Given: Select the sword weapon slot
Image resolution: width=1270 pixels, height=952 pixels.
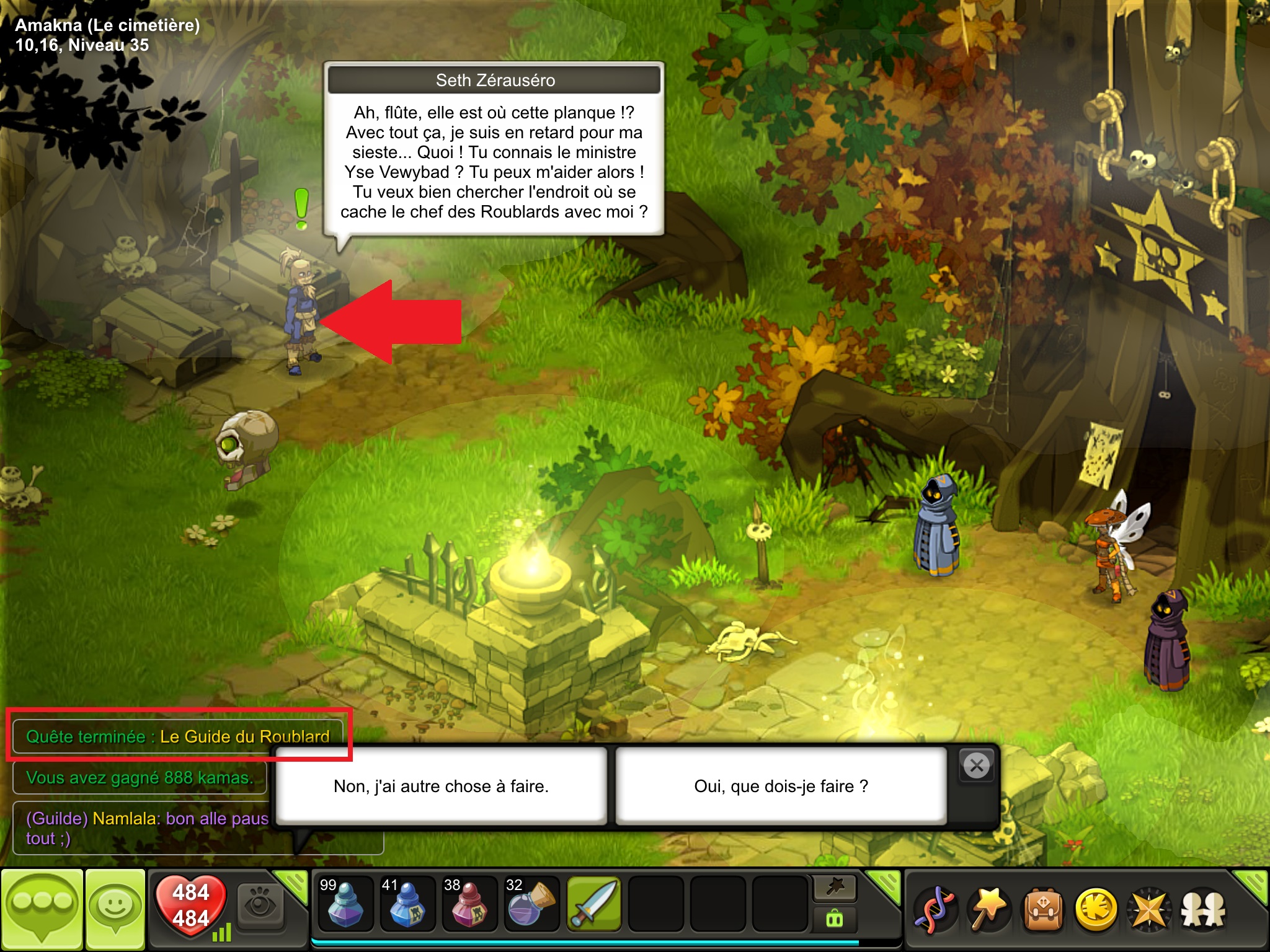Looking at the screenshot, I should (593, 905).
